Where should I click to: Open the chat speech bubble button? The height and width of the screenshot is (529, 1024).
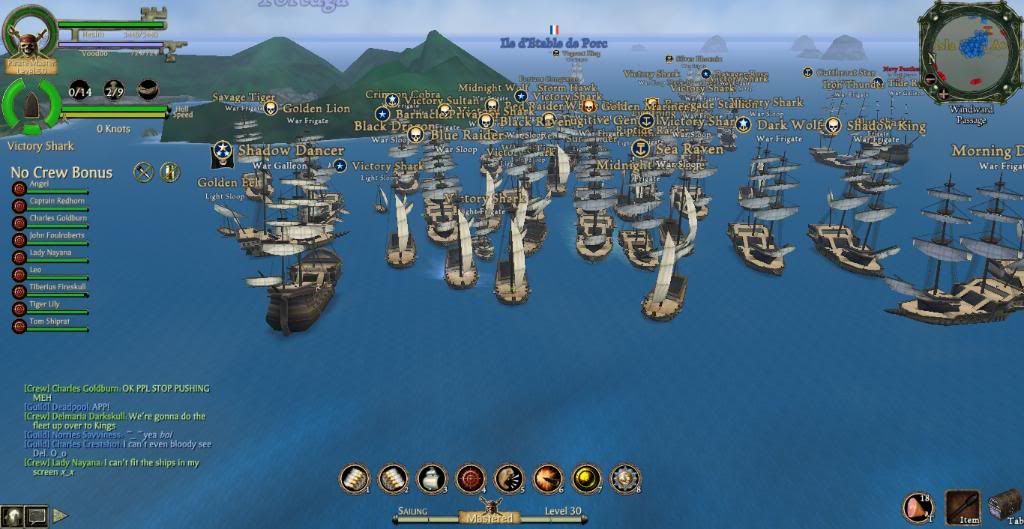tap(36, 516)
